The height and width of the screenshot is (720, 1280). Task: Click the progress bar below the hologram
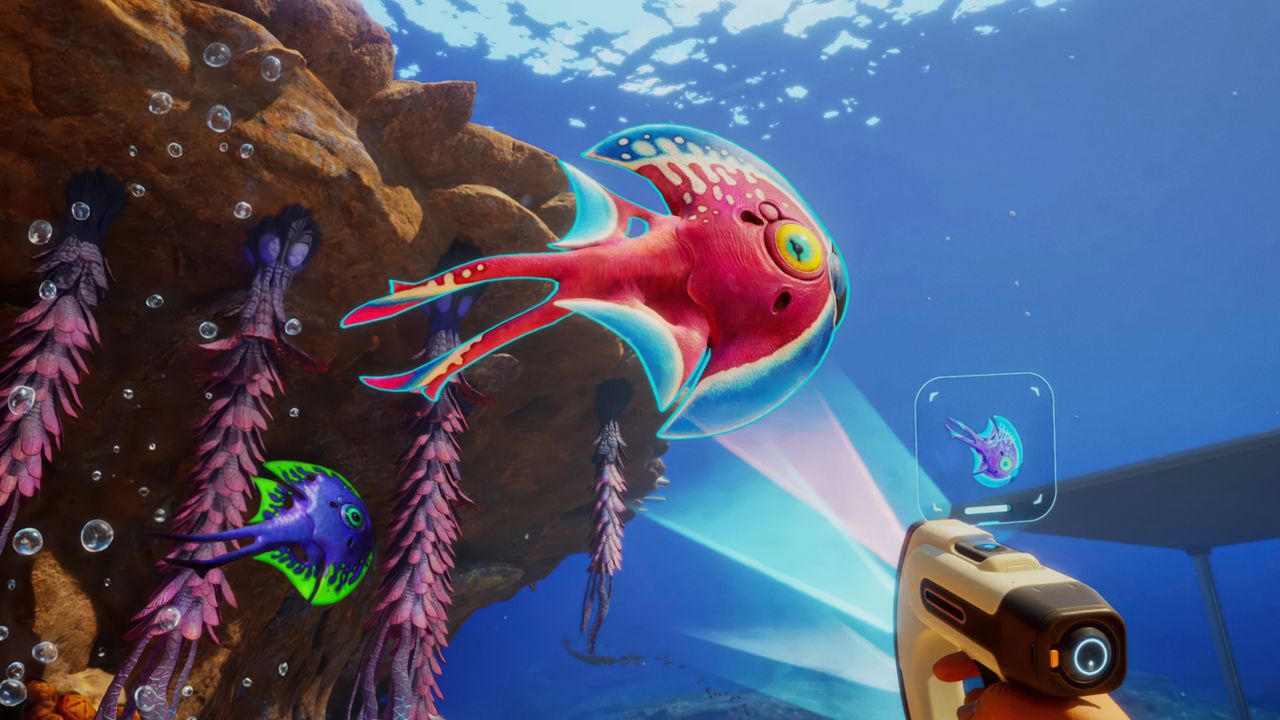[x=987, y=509]
